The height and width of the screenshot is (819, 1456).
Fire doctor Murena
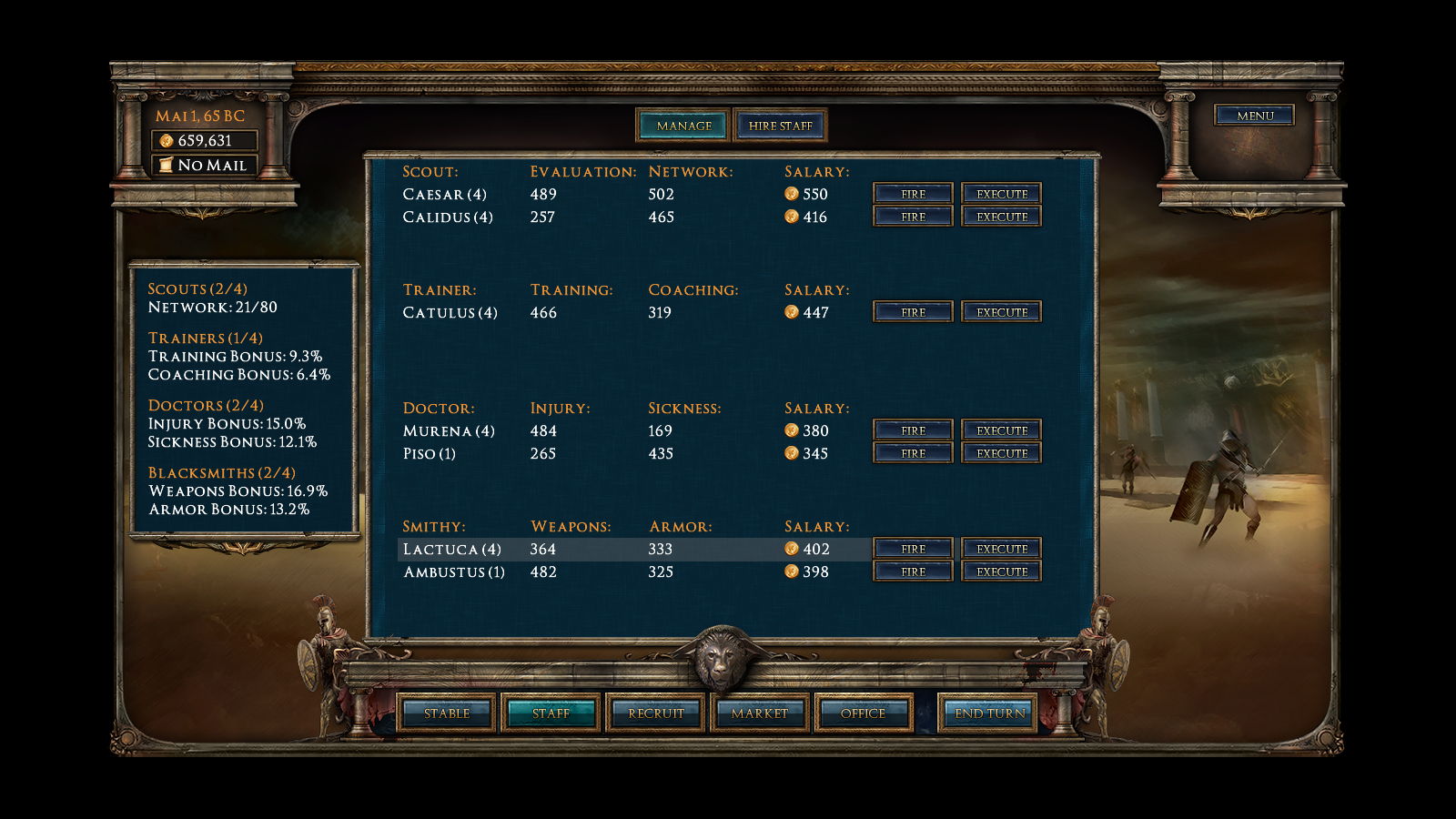(913, 430)
